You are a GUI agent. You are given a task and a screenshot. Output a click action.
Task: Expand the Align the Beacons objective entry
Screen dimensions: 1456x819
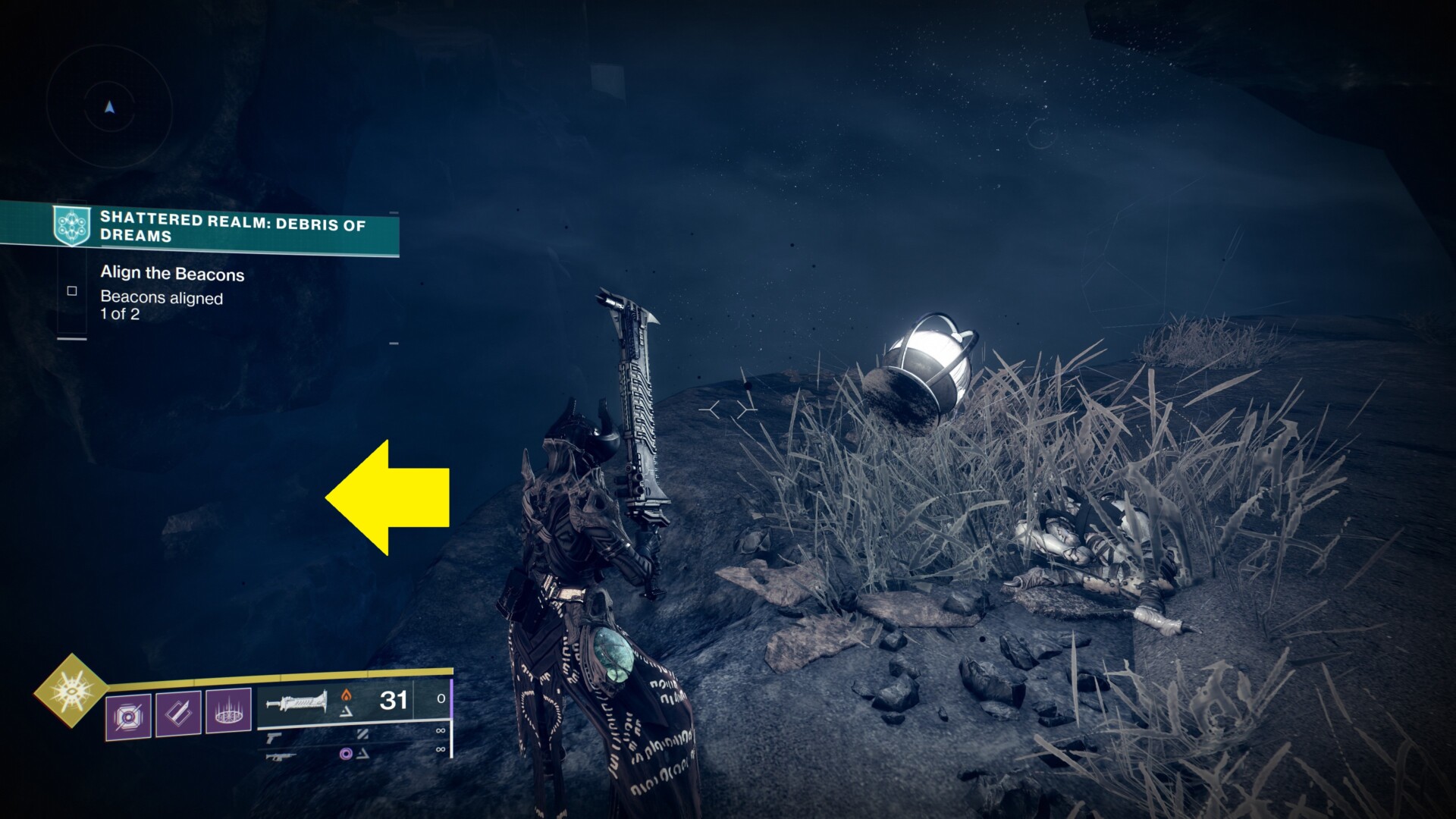(x=171, y=274)
